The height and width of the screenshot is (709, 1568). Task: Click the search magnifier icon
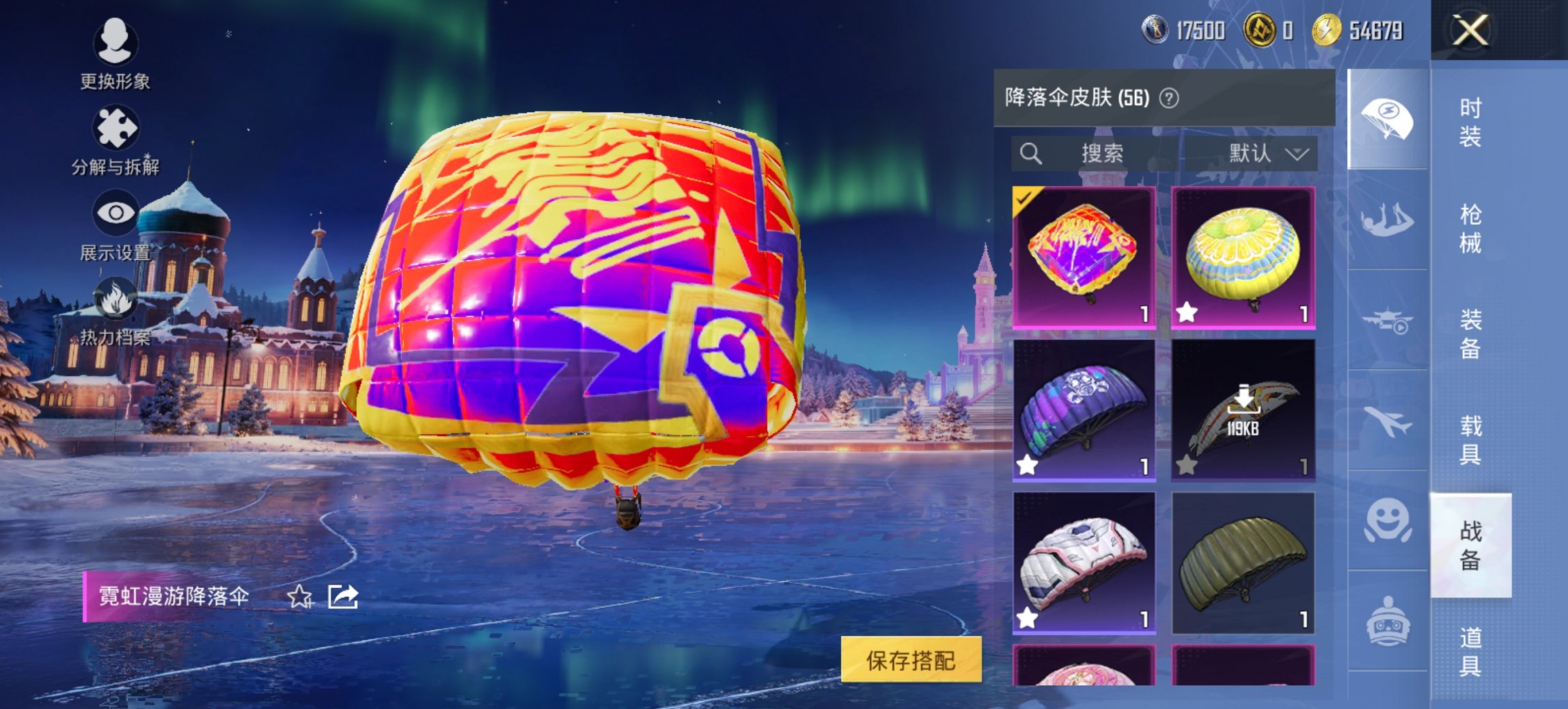pyautogui.click(x=1030, y=154)
